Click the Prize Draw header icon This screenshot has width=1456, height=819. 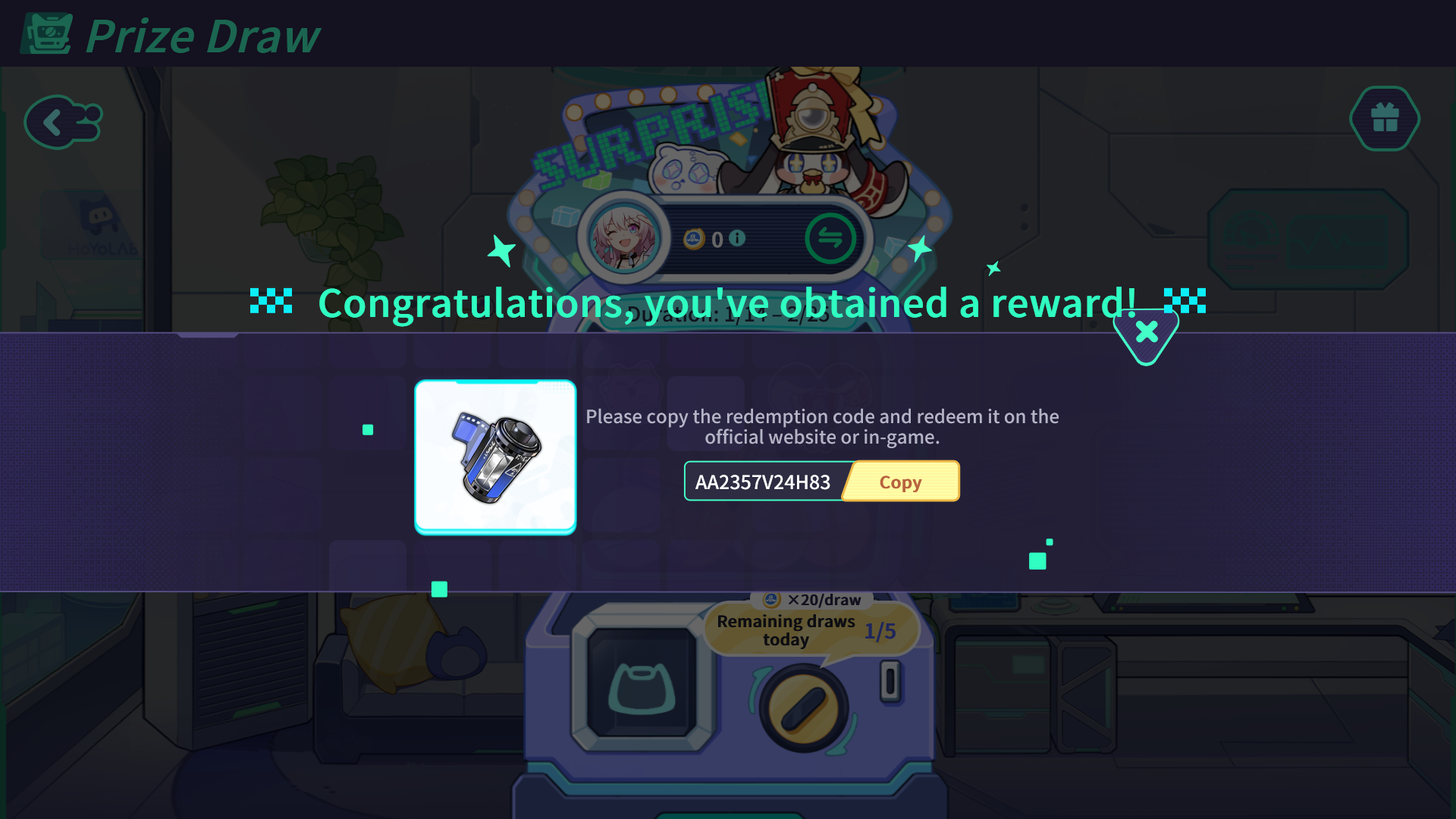[45, 33]
